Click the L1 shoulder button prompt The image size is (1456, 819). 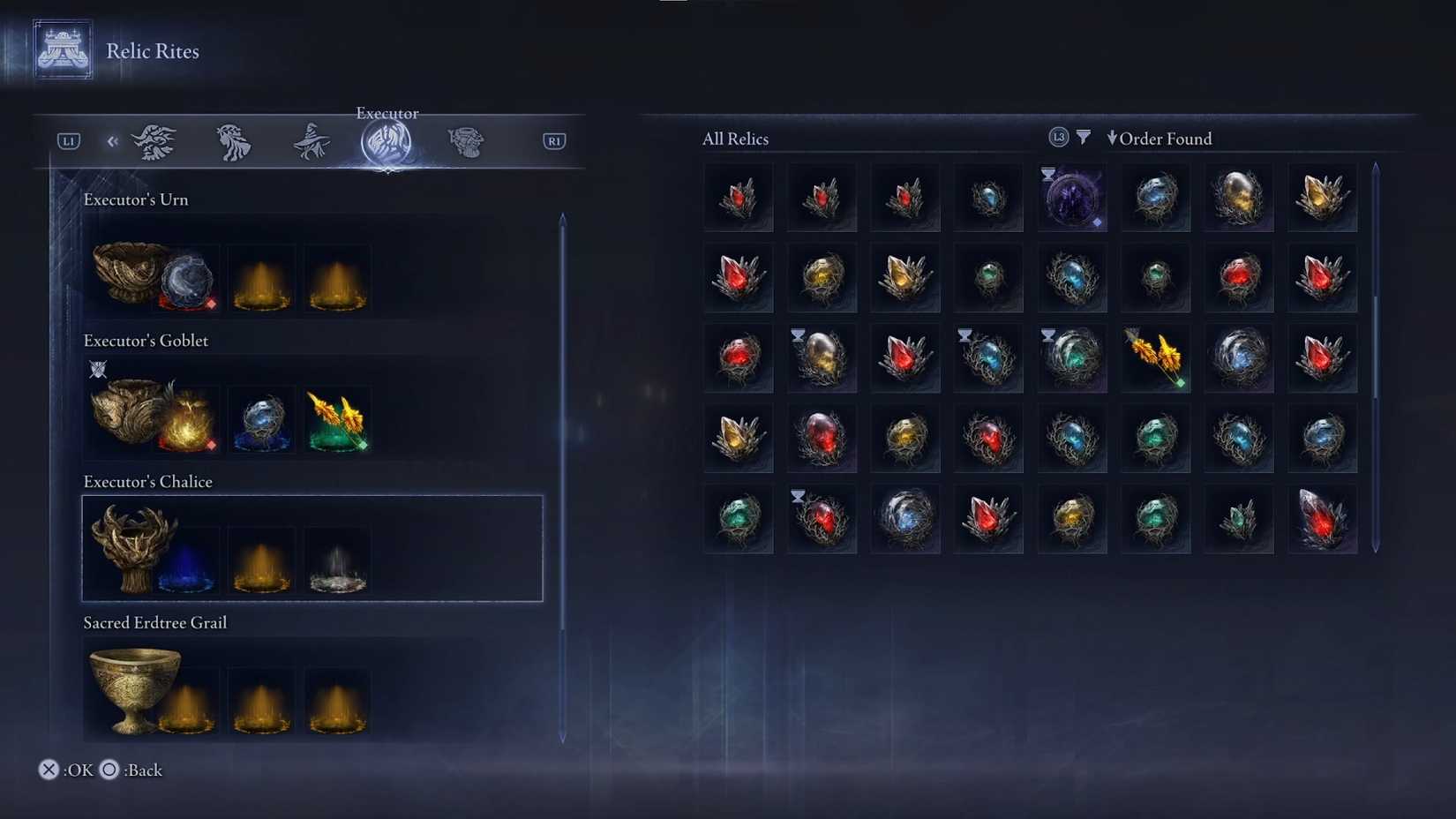click(x=68, y=140)
